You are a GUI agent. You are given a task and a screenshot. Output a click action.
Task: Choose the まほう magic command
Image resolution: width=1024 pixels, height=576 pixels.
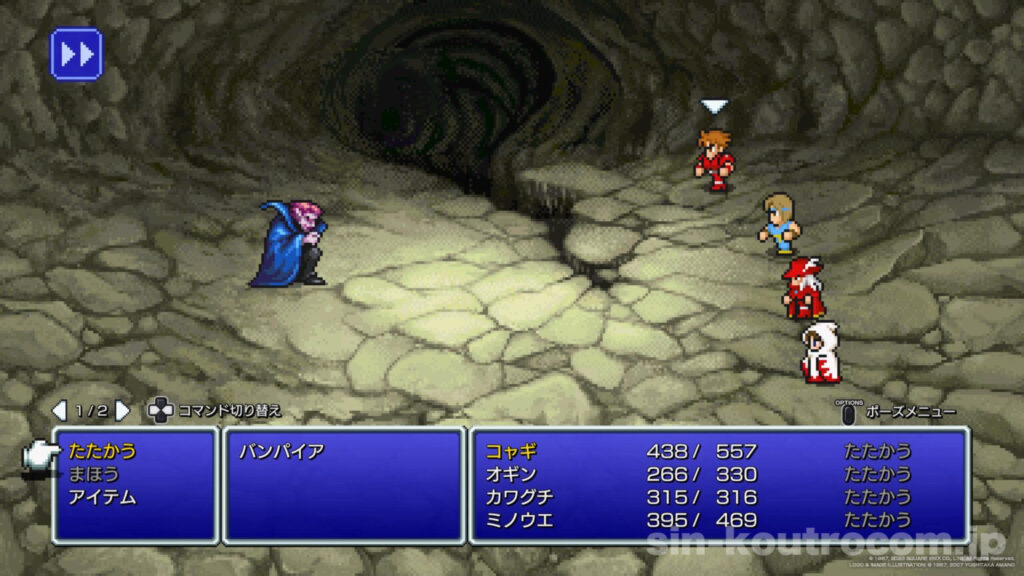(x=93, y=474)
